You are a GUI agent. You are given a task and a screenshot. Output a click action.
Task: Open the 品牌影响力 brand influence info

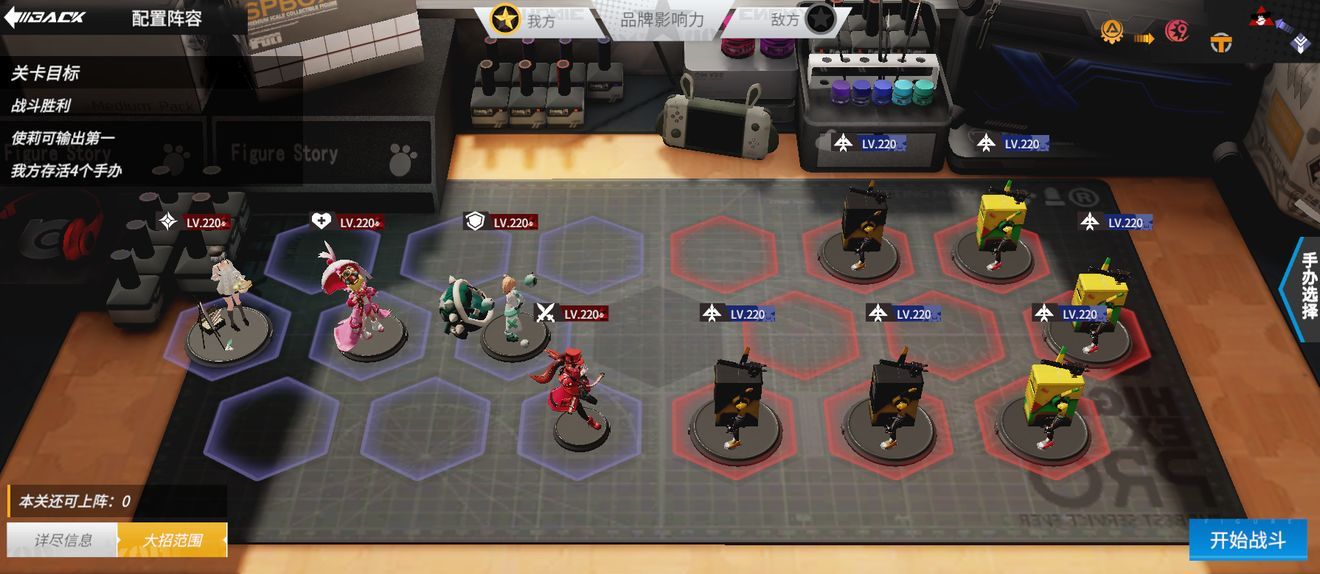tap(662, 19)
